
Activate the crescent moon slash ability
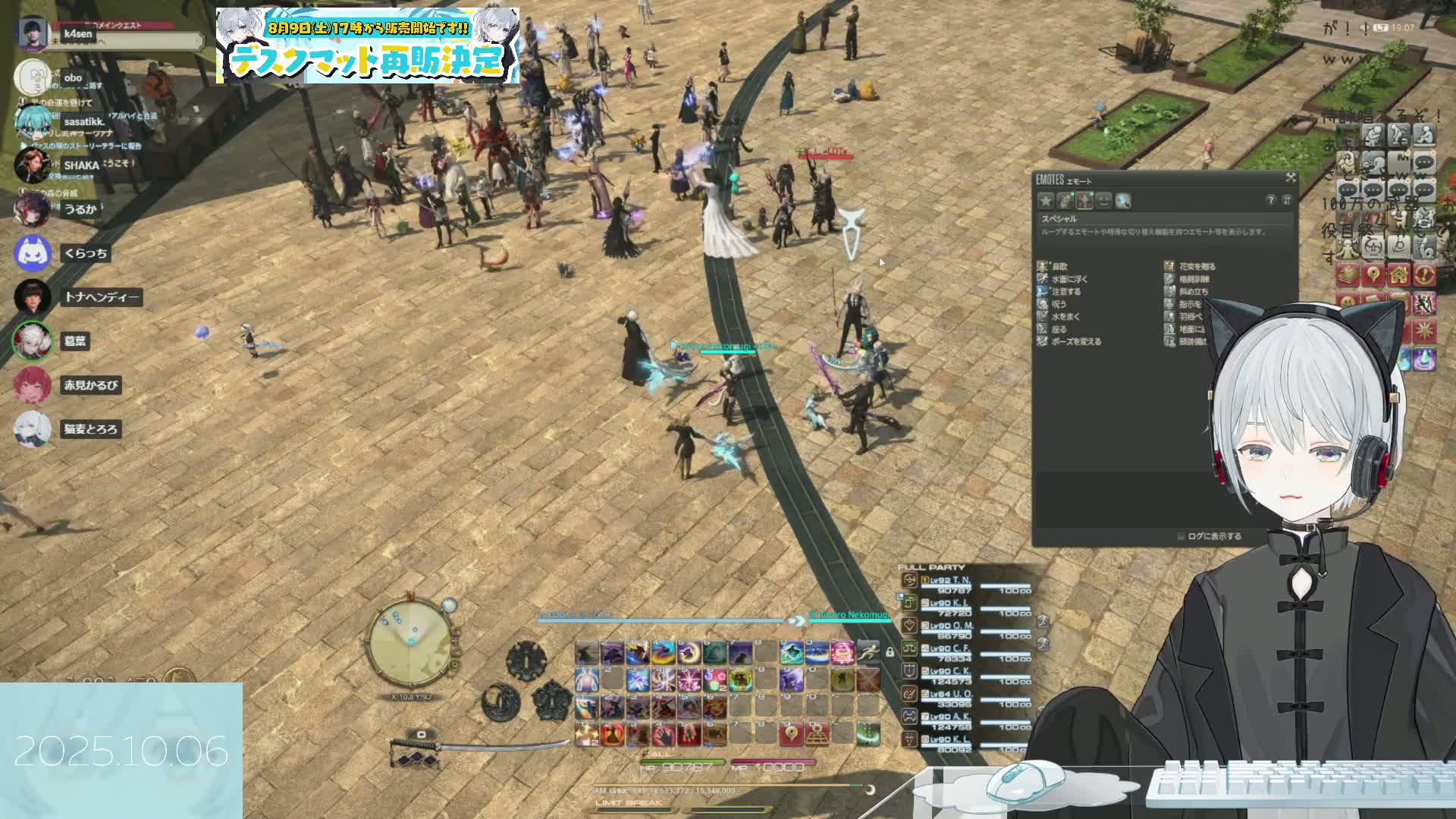click(x=689, y=651)
